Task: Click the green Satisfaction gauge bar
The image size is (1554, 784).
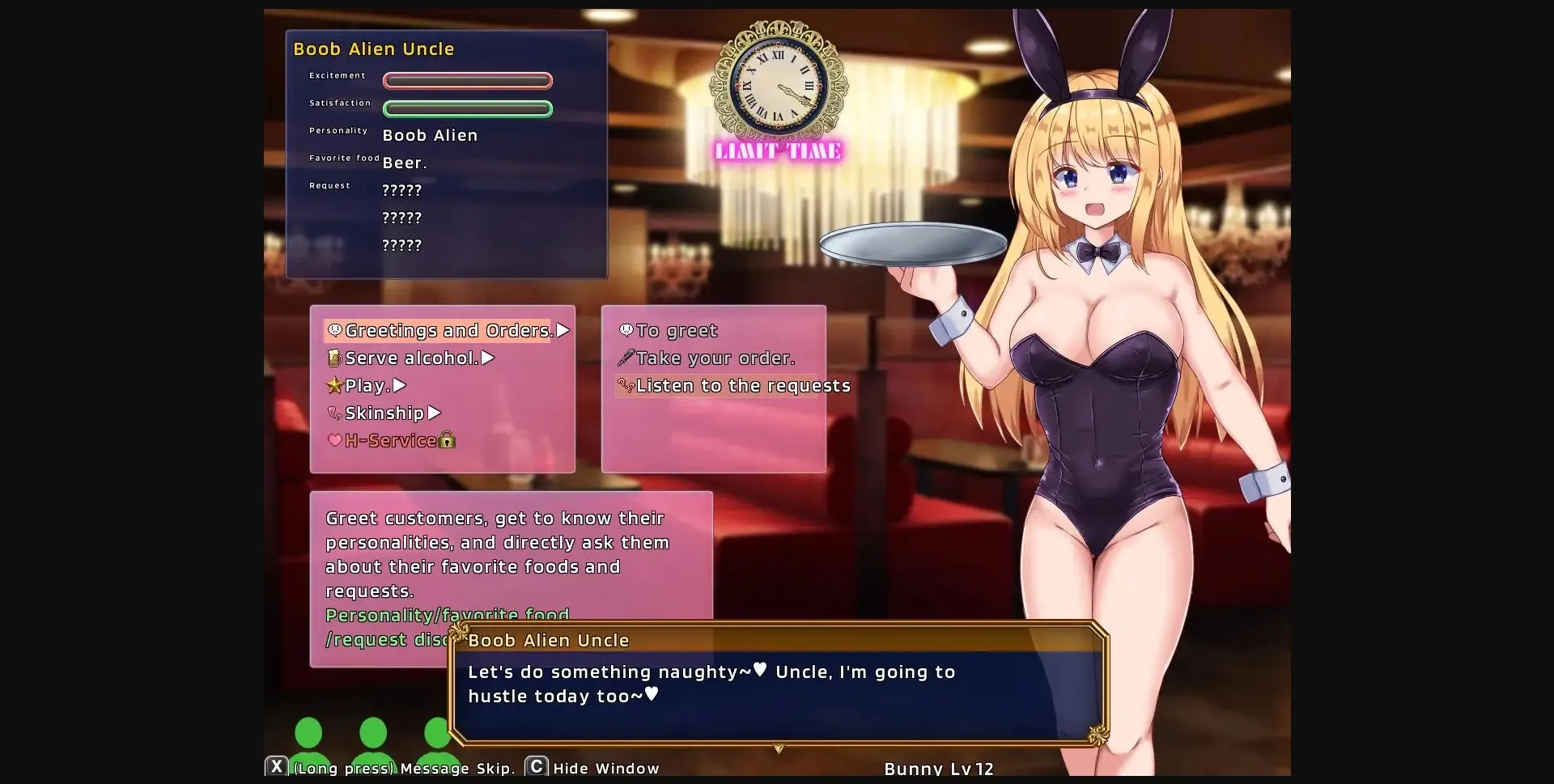Action: (468, 108)
